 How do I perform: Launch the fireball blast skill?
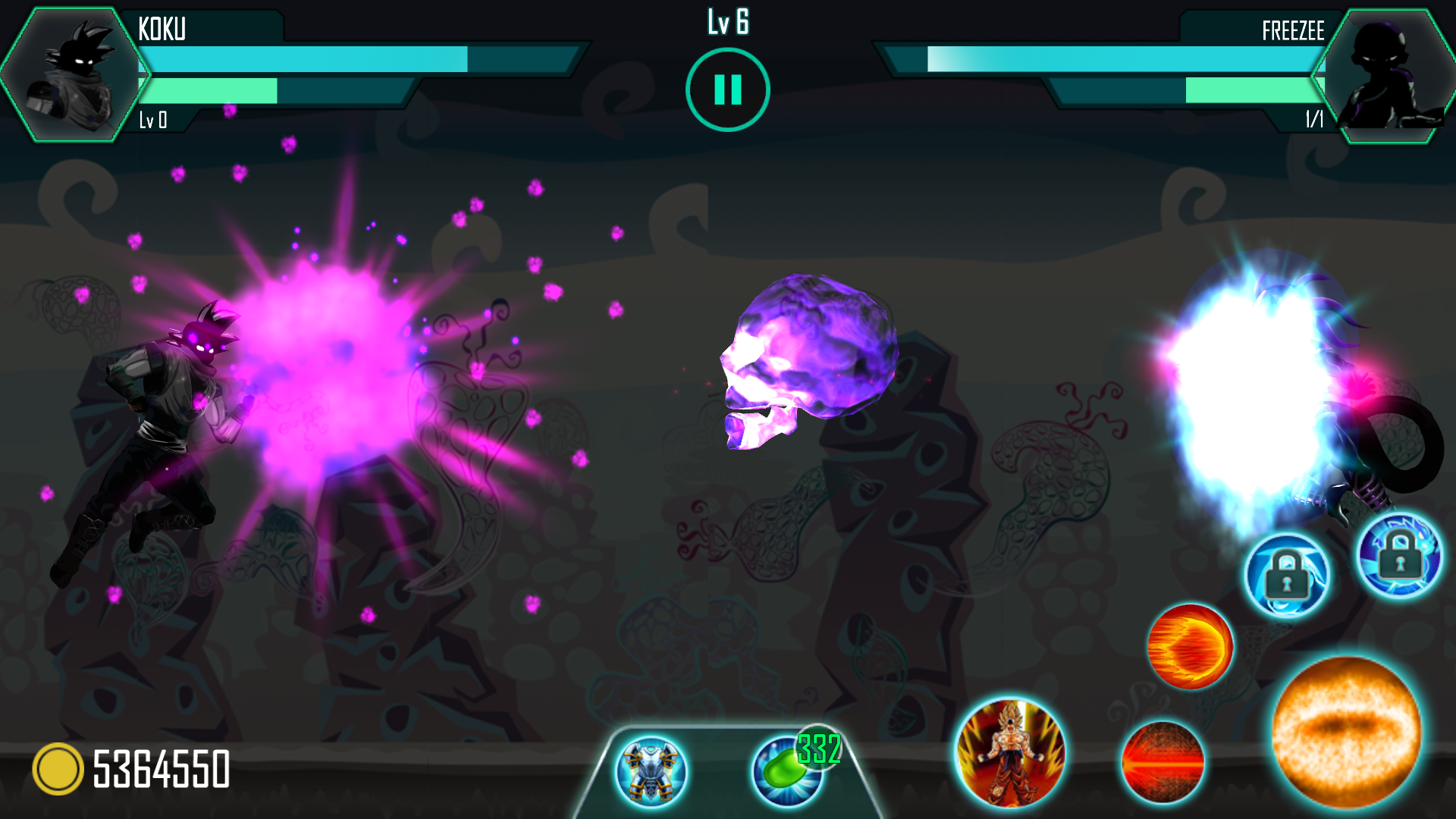pyautogui.click(x=1190, y=646)
